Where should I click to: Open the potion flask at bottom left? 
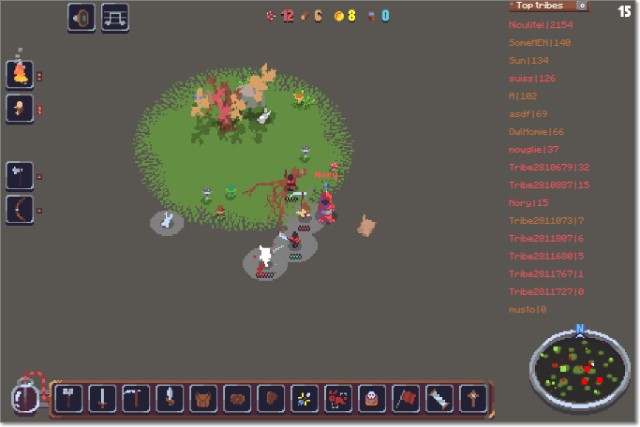coord(25,398)
